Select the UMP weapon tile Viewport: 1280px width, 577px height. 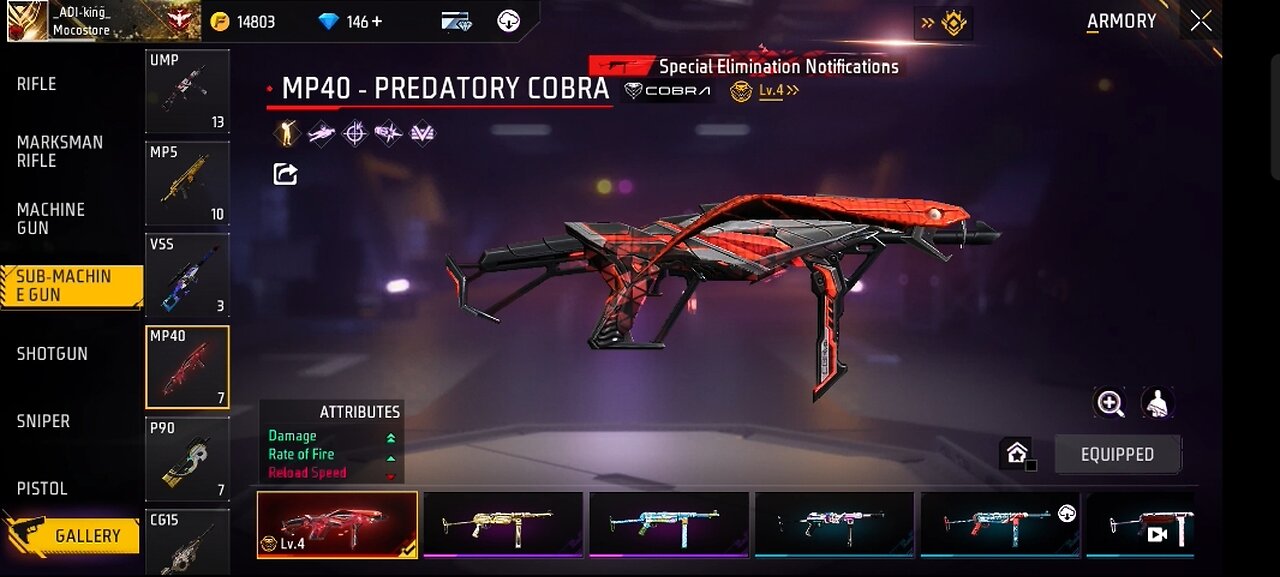(187, 91)
